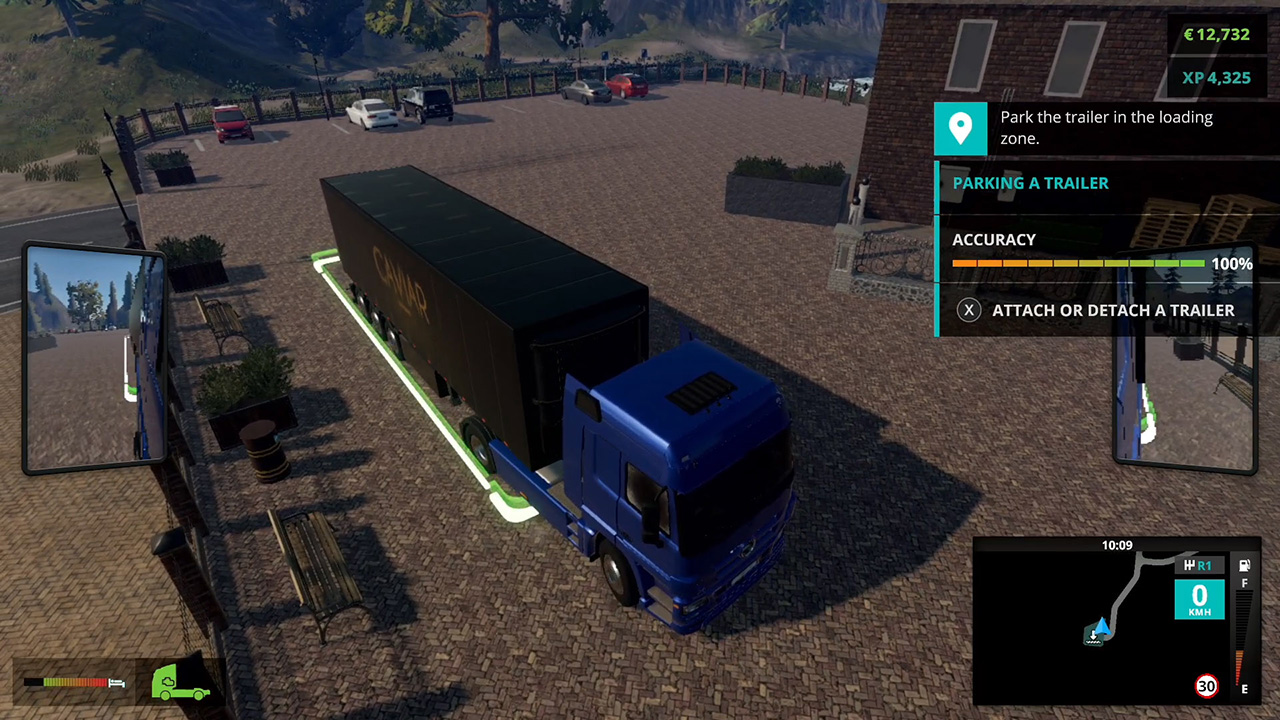Click the 10:09 clock above the minimap
1280x720 pixels.
click(1117, 546)
